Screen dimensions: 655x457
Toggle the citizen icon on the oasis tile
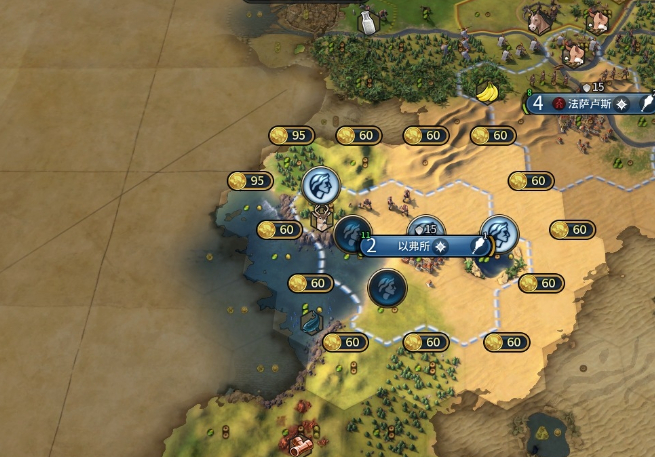(x=499, y=232)
